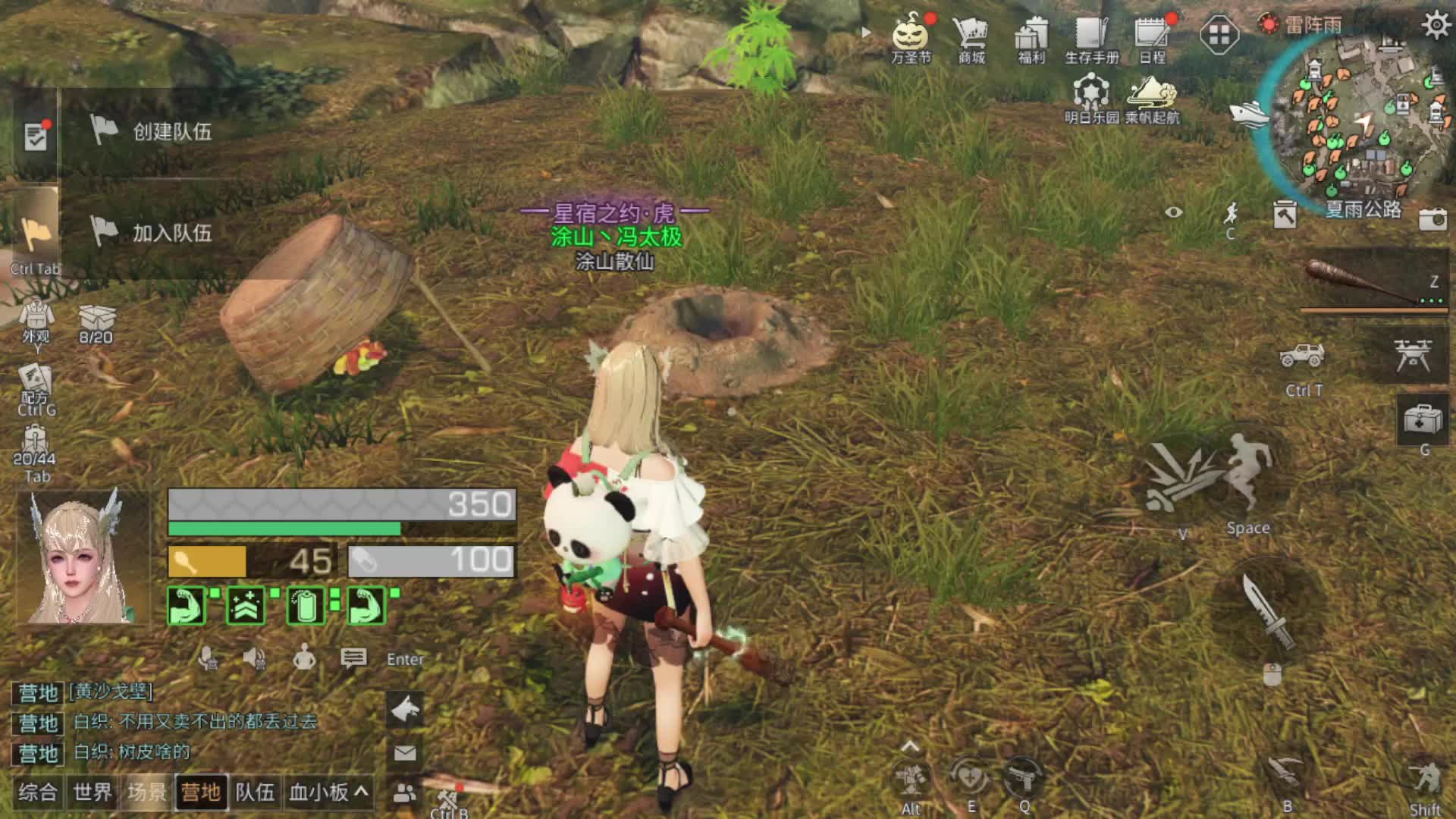Open the 商城 shop
Image resolution: width=1456 pixels, height=819 pixels.
coord(971,36)
